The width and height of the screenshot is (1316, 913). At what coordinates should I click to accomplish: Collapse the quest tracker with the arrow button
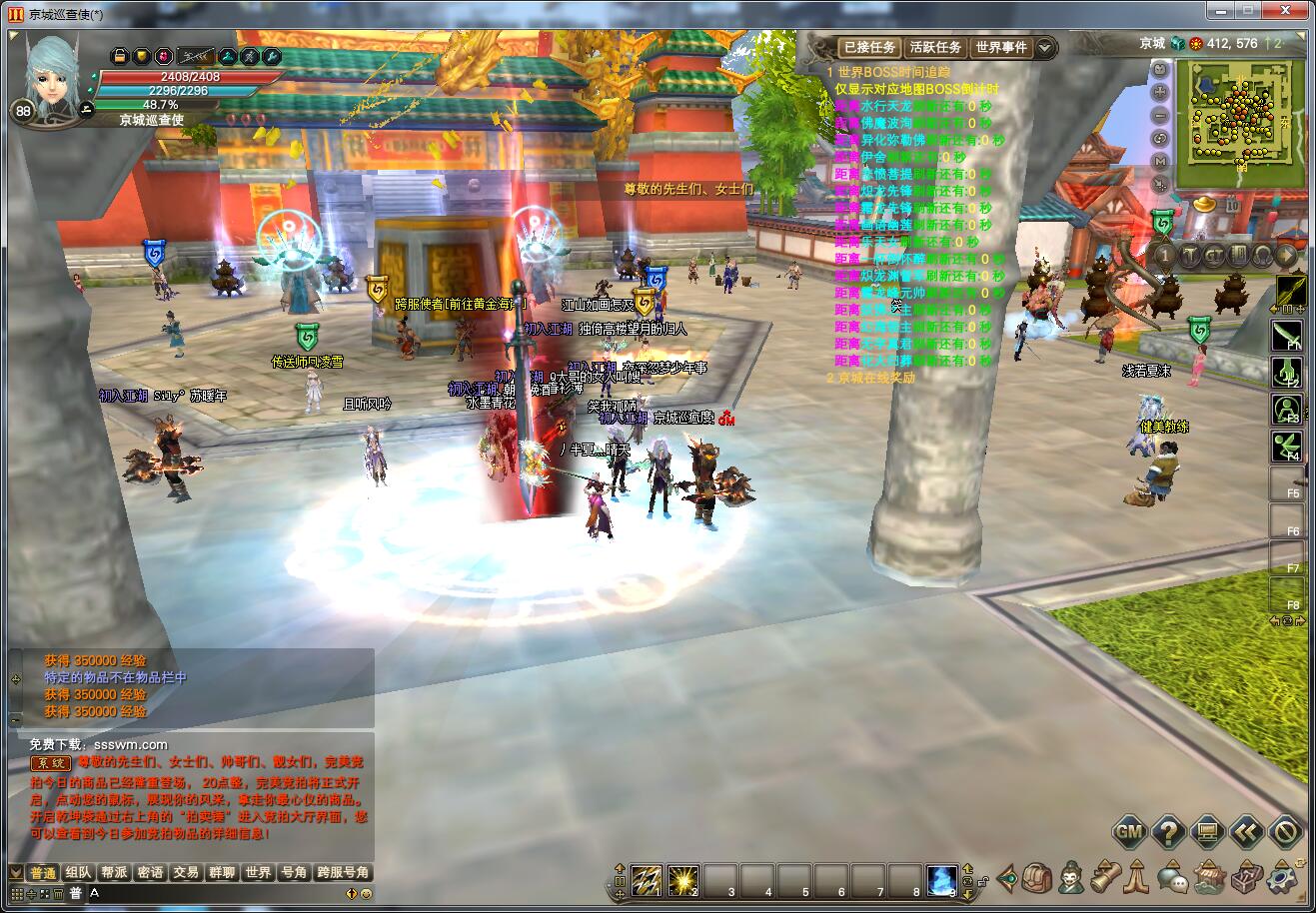pos(1044,47)
